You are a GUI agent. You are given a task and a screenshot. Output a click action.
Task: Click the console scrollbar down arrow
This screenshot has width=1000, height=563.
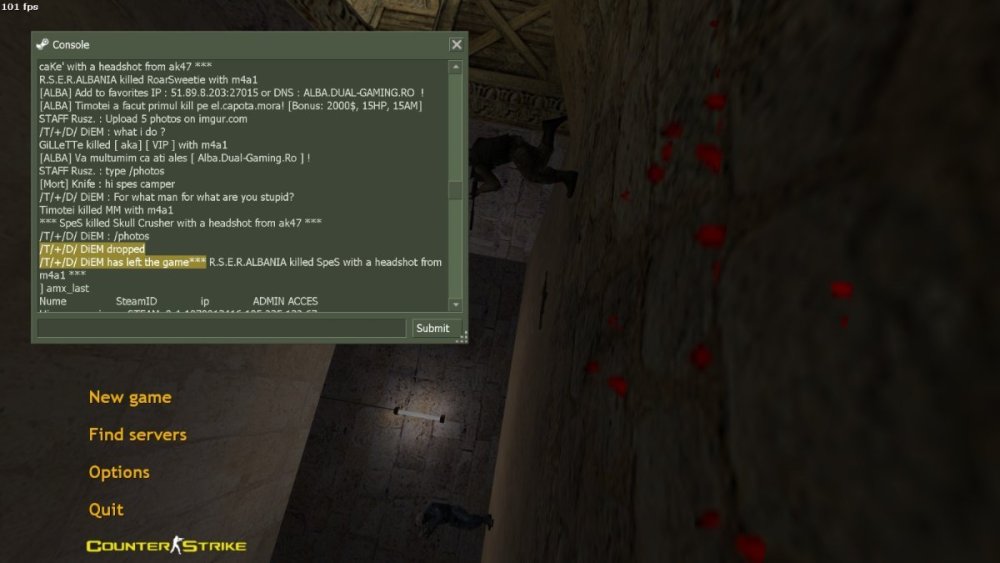tap(456, 304)
